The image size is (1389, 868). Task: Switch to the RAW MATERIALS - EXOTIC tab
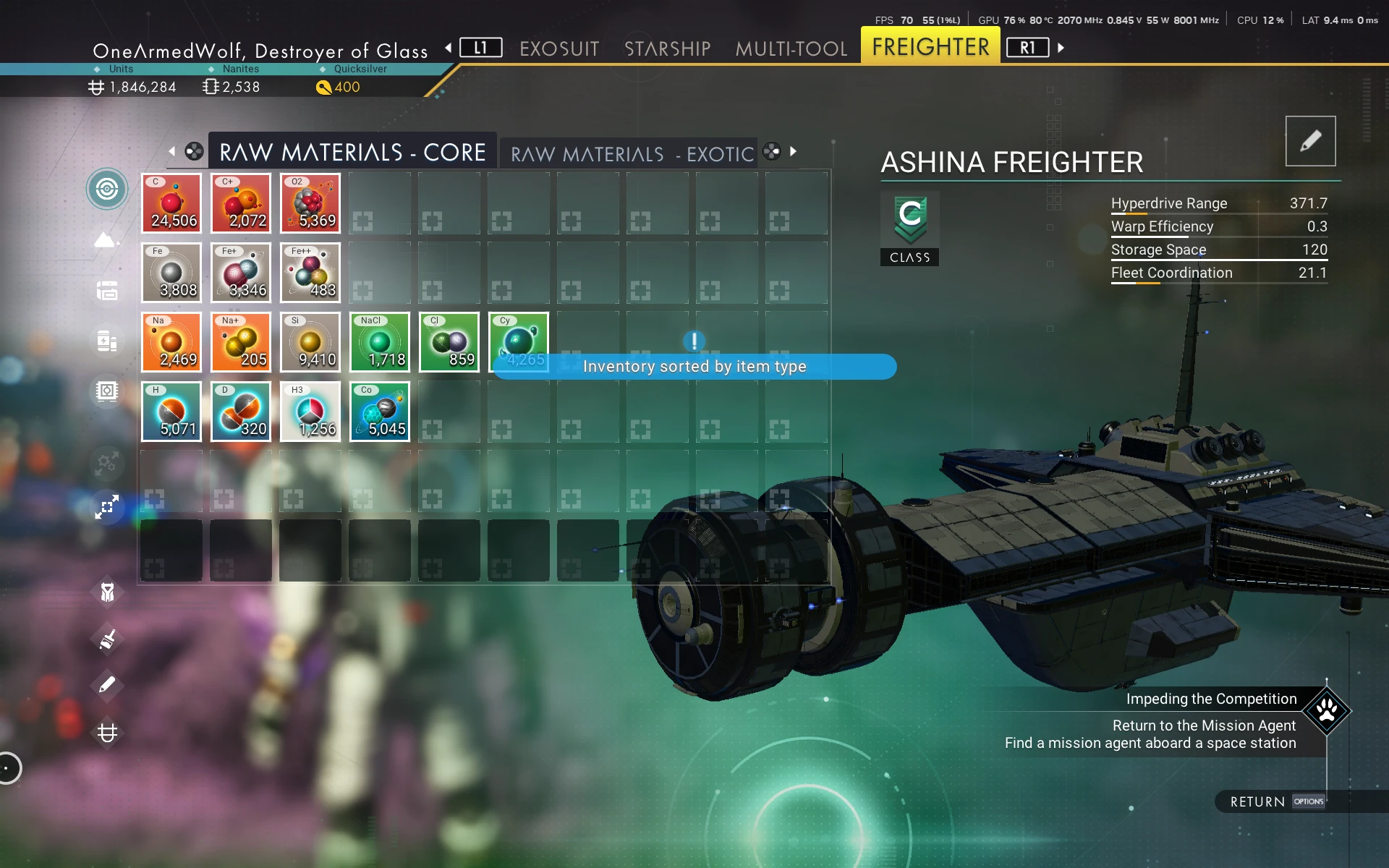coord(631,153)
